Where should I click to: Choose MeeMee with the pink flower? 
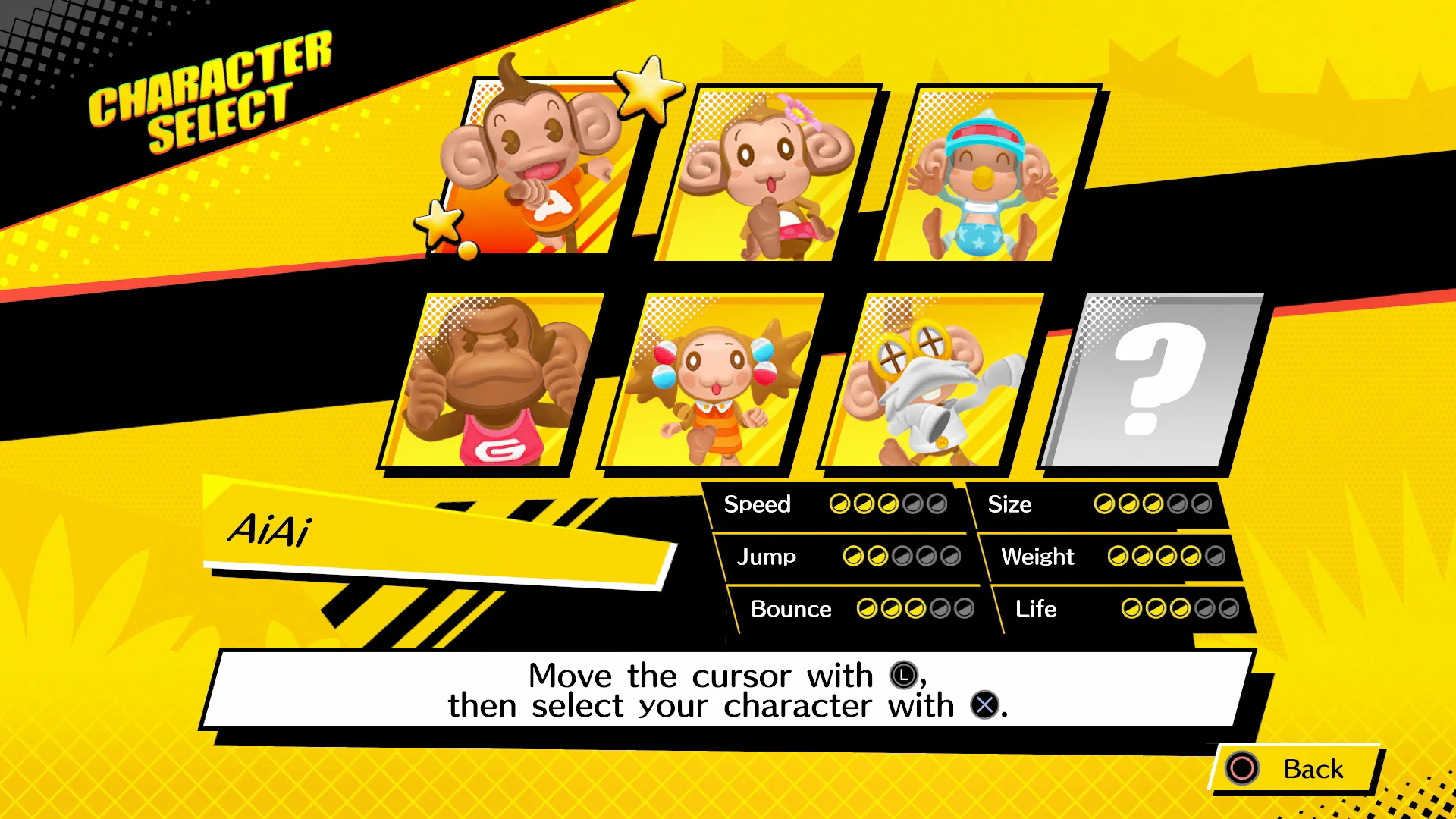tap(766, 174)
